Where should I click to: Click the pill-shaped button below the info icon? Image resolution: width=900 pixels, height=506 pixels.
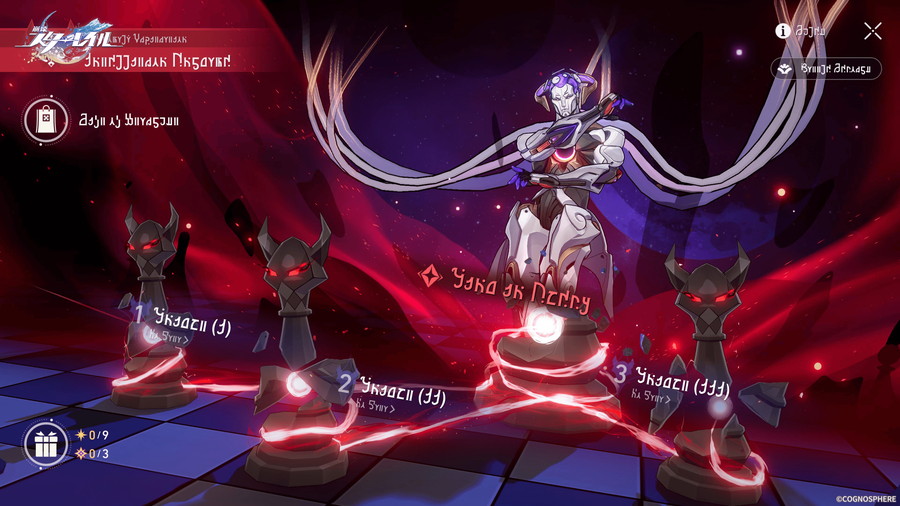click(x=826, y=69)
